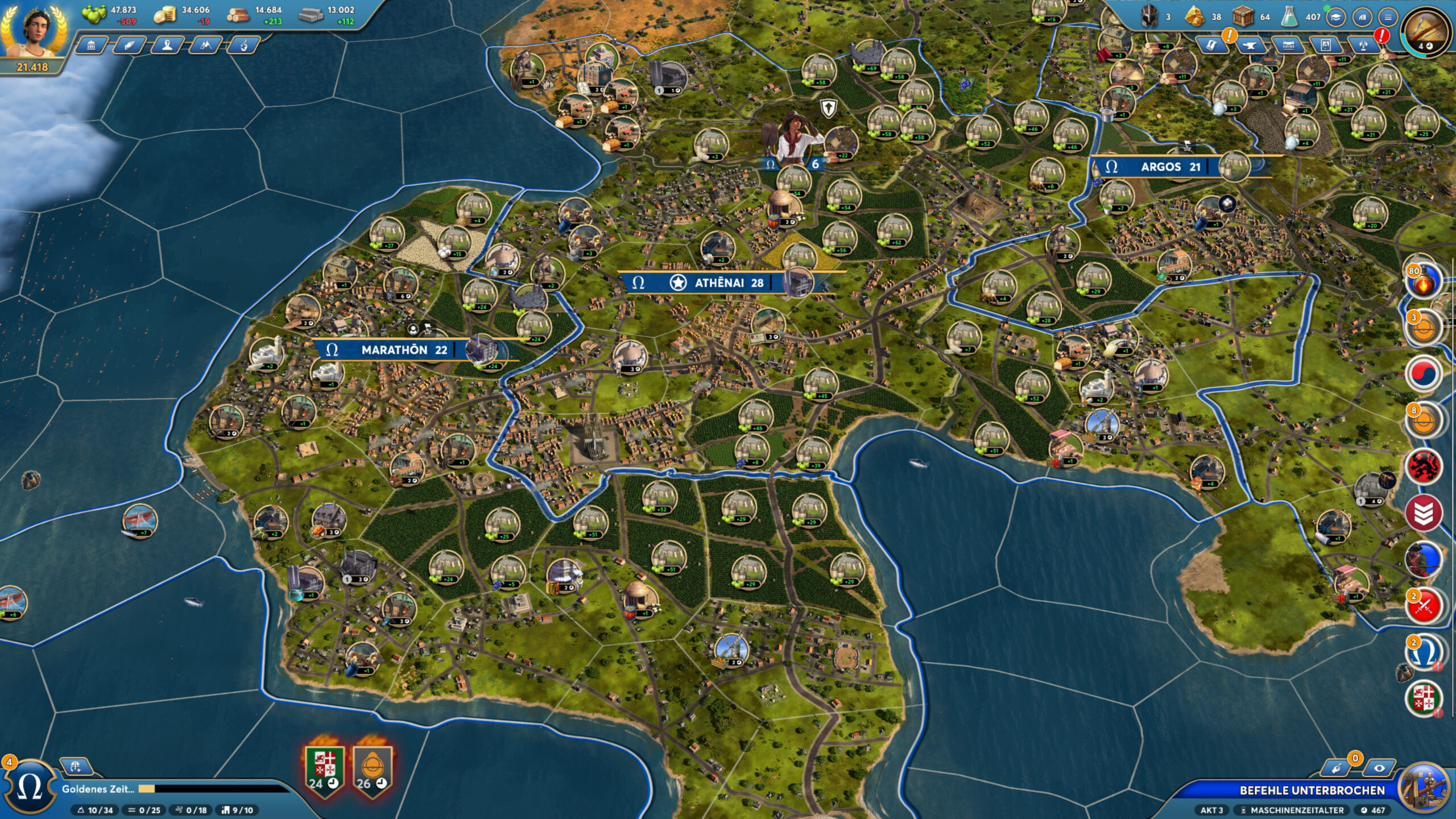1456x819 pixels.
Task: Show the bar chart statistics button
Action: pyautogui.click(x=1362, y=18)
